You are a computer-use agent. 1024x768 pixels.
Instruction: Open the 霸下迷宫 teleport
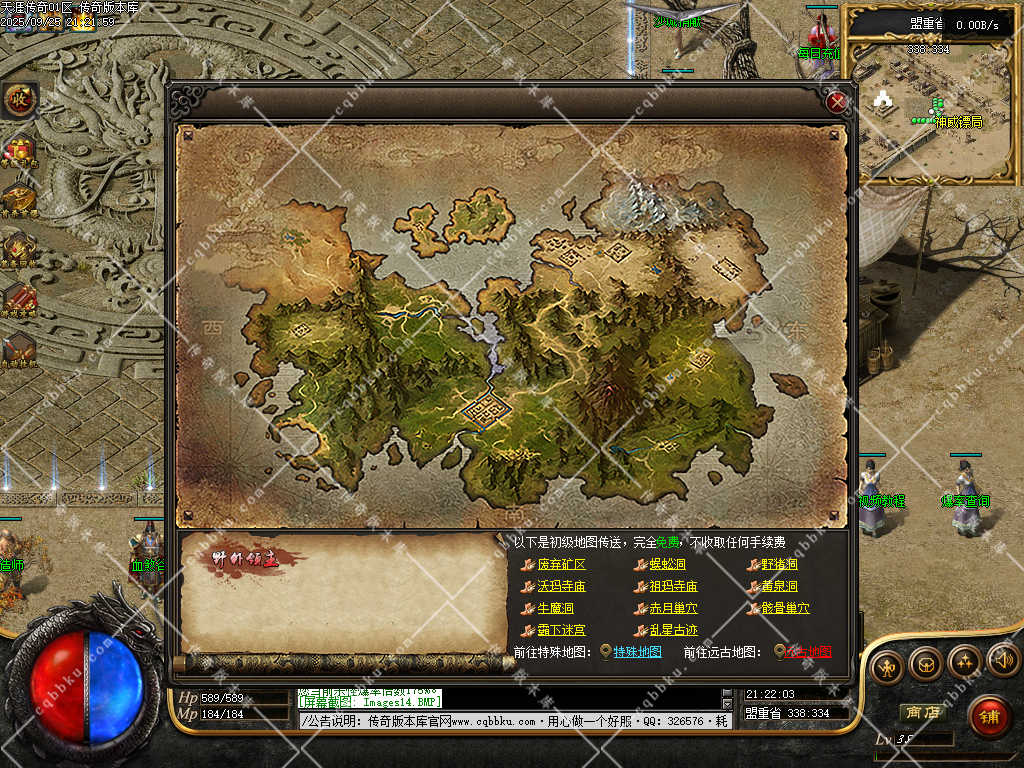click(561, 631)
